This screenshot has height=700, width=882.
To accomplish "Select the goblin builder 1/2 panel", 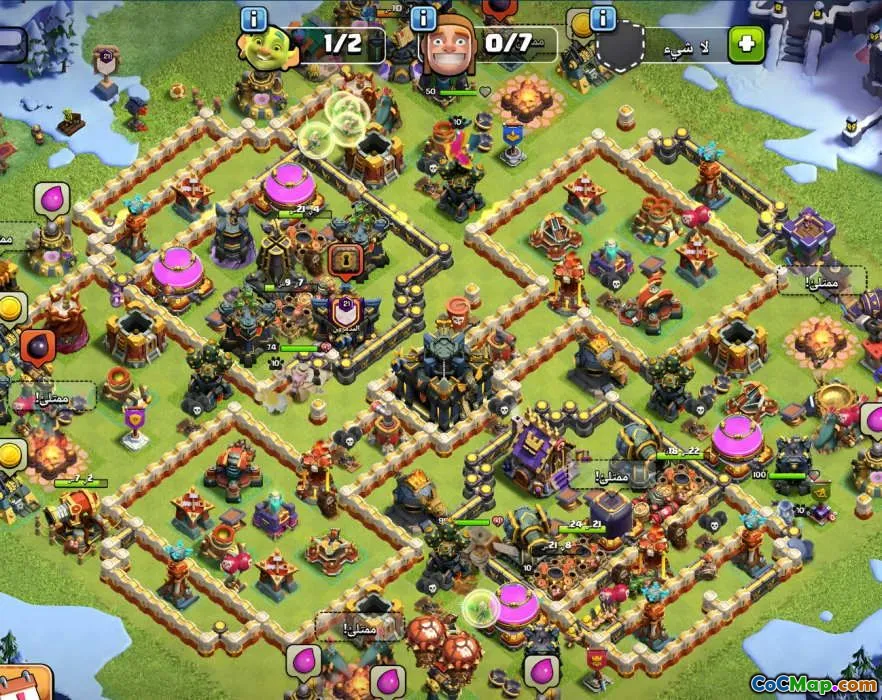I will [312, 46].
